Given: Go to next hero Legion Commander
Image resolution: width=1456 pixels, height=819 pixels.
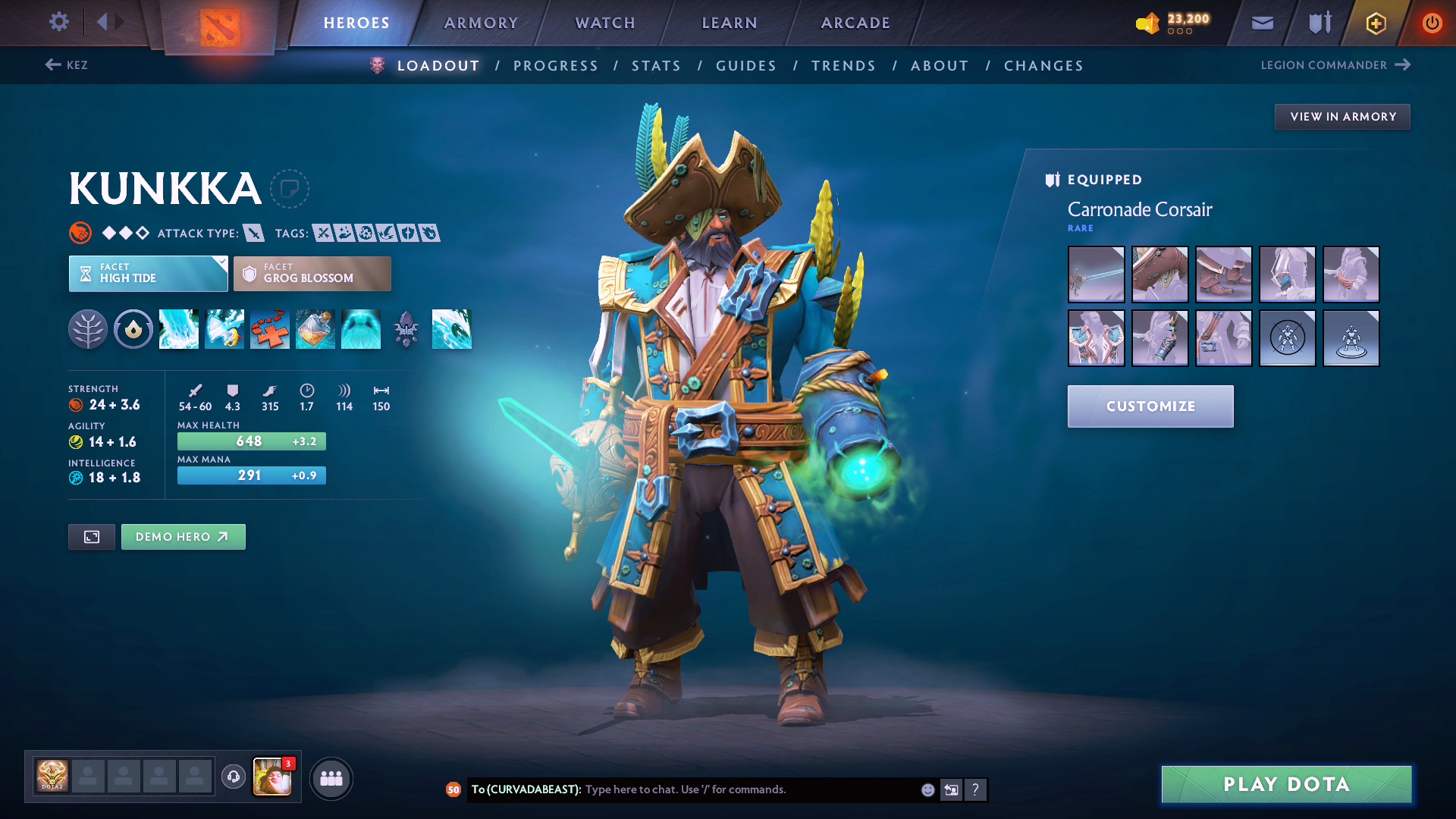Looking at the screenshot, I should point(1335,65).
